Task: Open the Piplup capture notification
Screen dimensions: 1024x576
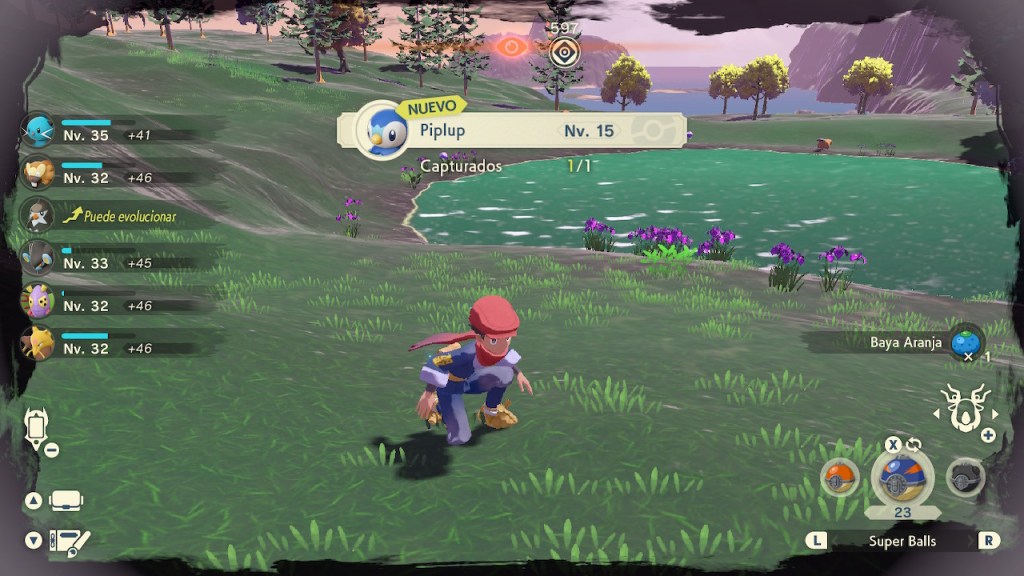Action: coord(510,130)
